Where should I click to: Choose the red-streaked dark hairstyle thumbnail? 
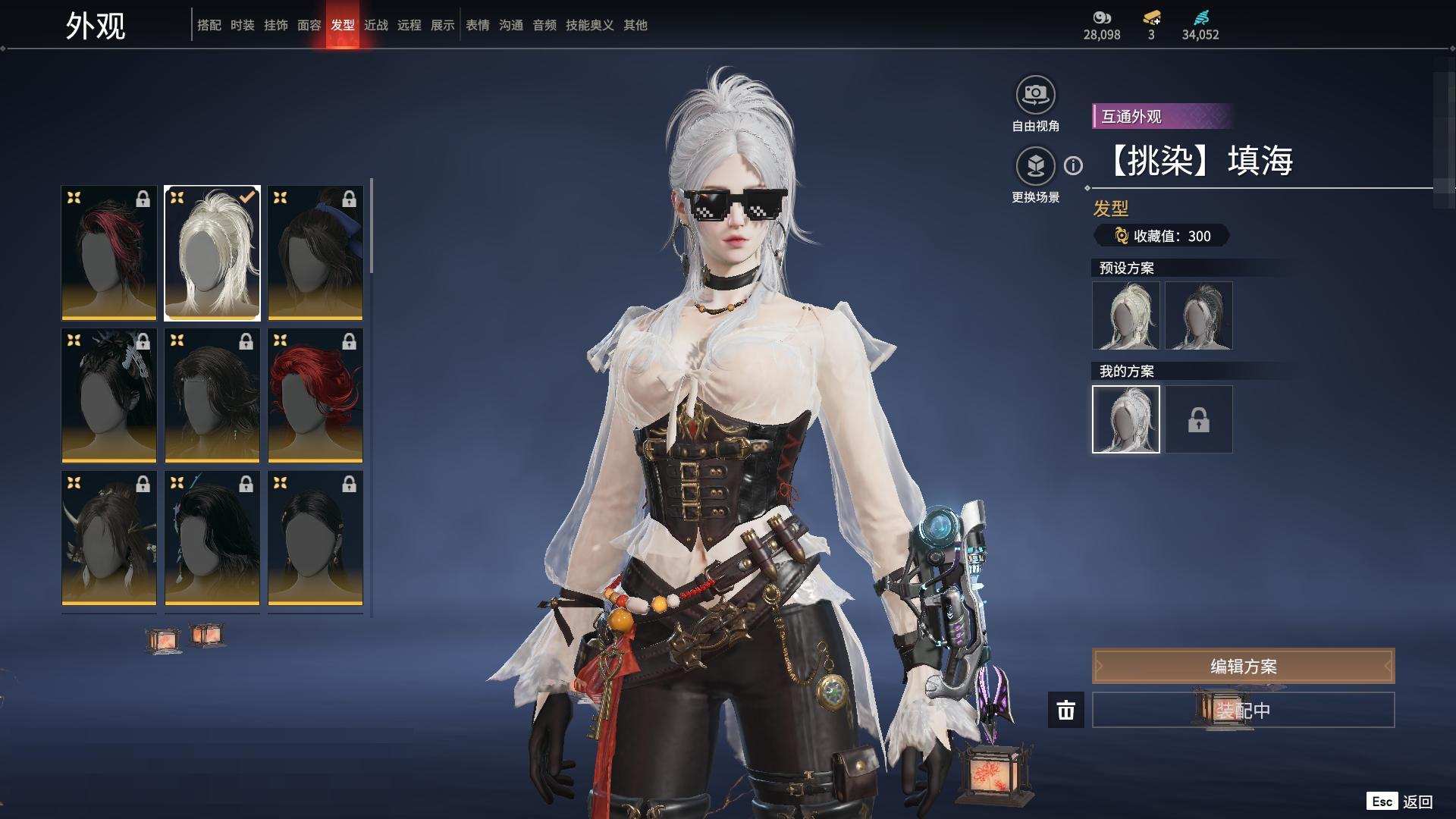click(109, 253)
